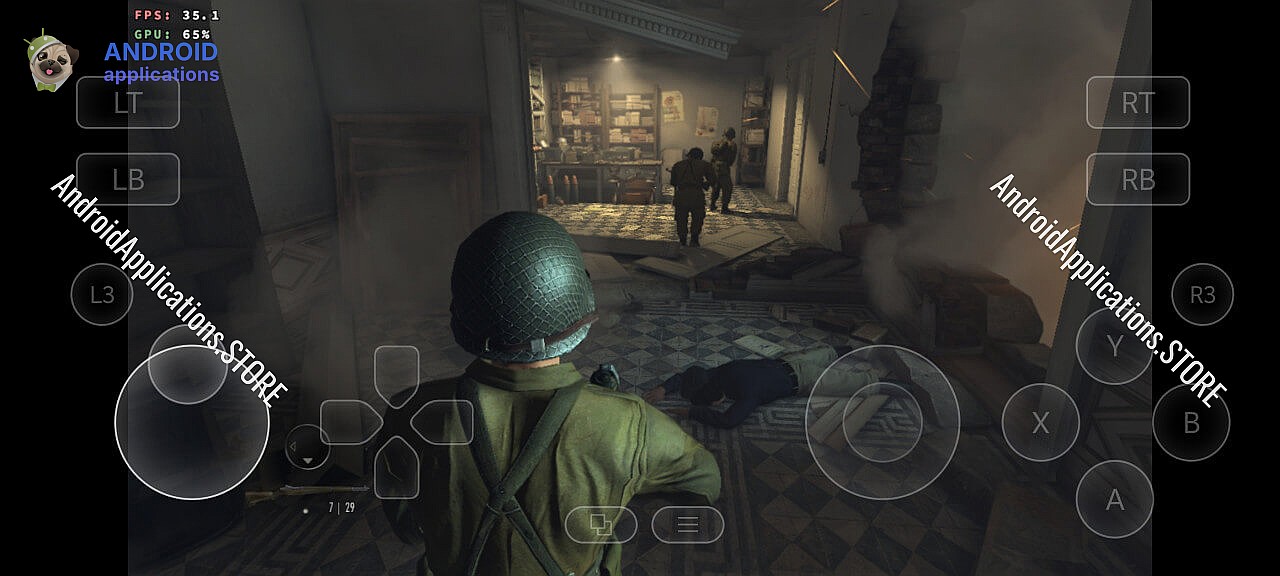1280x576 pixels.
Task: Tap the A face button
Action: tap(1114, 499)
